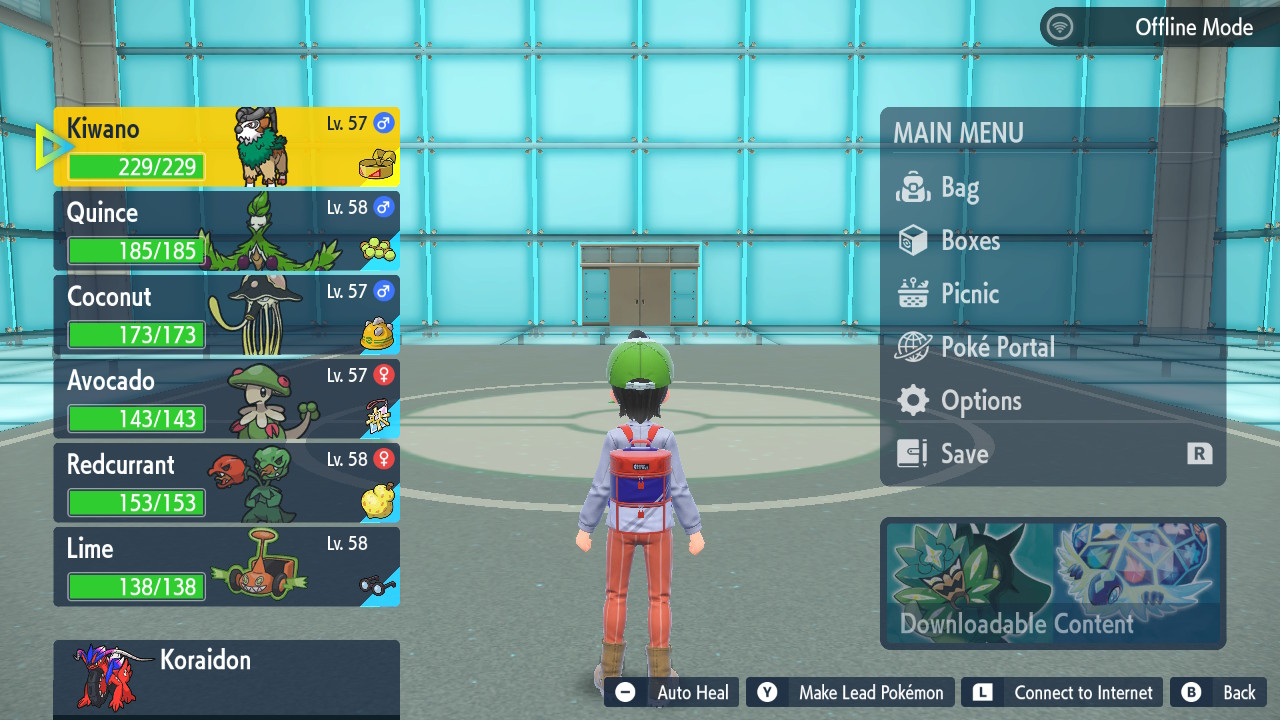Choose Lime from the party list
The width and height of the screenshot is (1280, 720).
coord(226,567)
